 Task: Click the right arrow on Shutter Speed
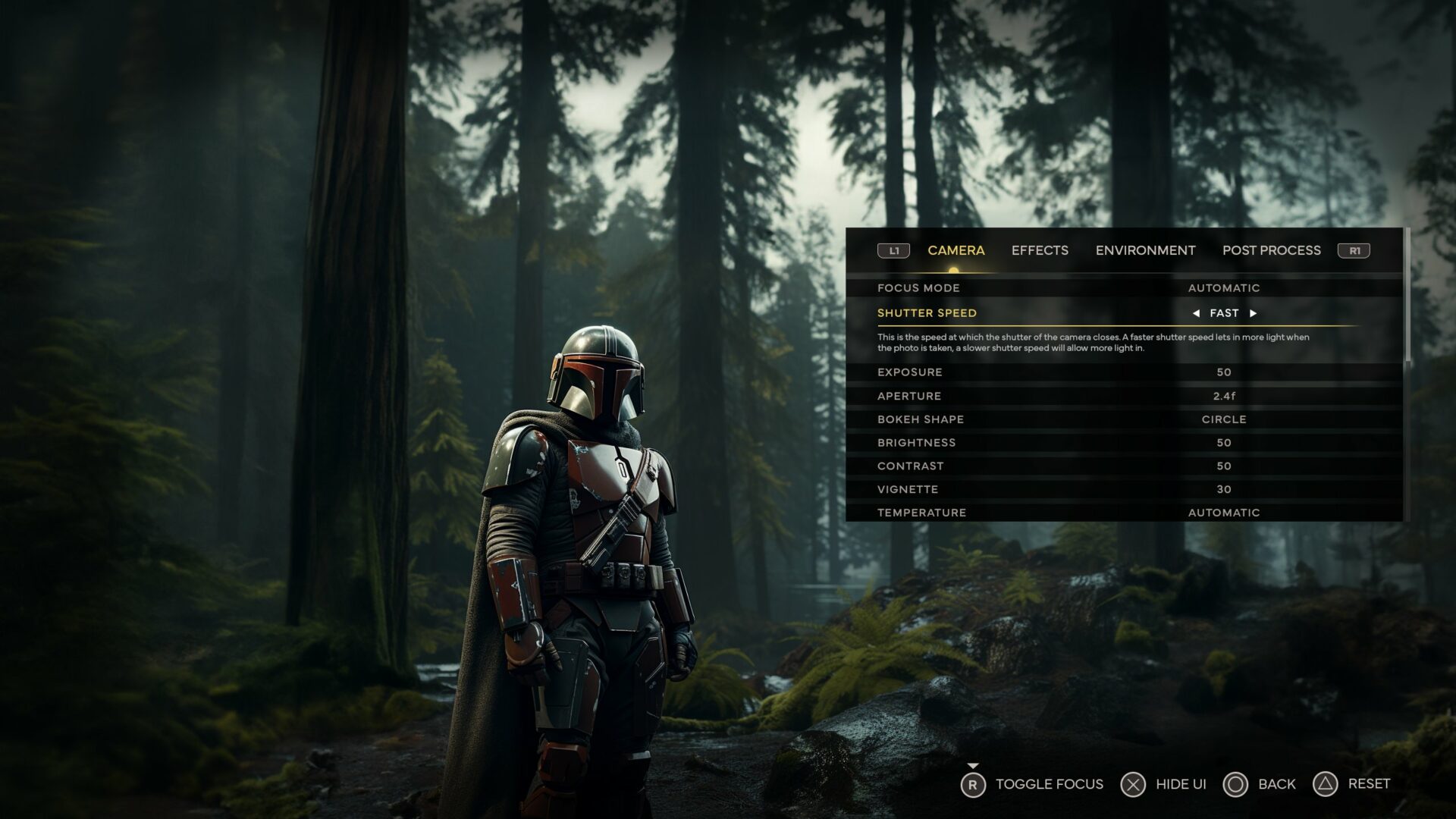[x=1253, y=312]
